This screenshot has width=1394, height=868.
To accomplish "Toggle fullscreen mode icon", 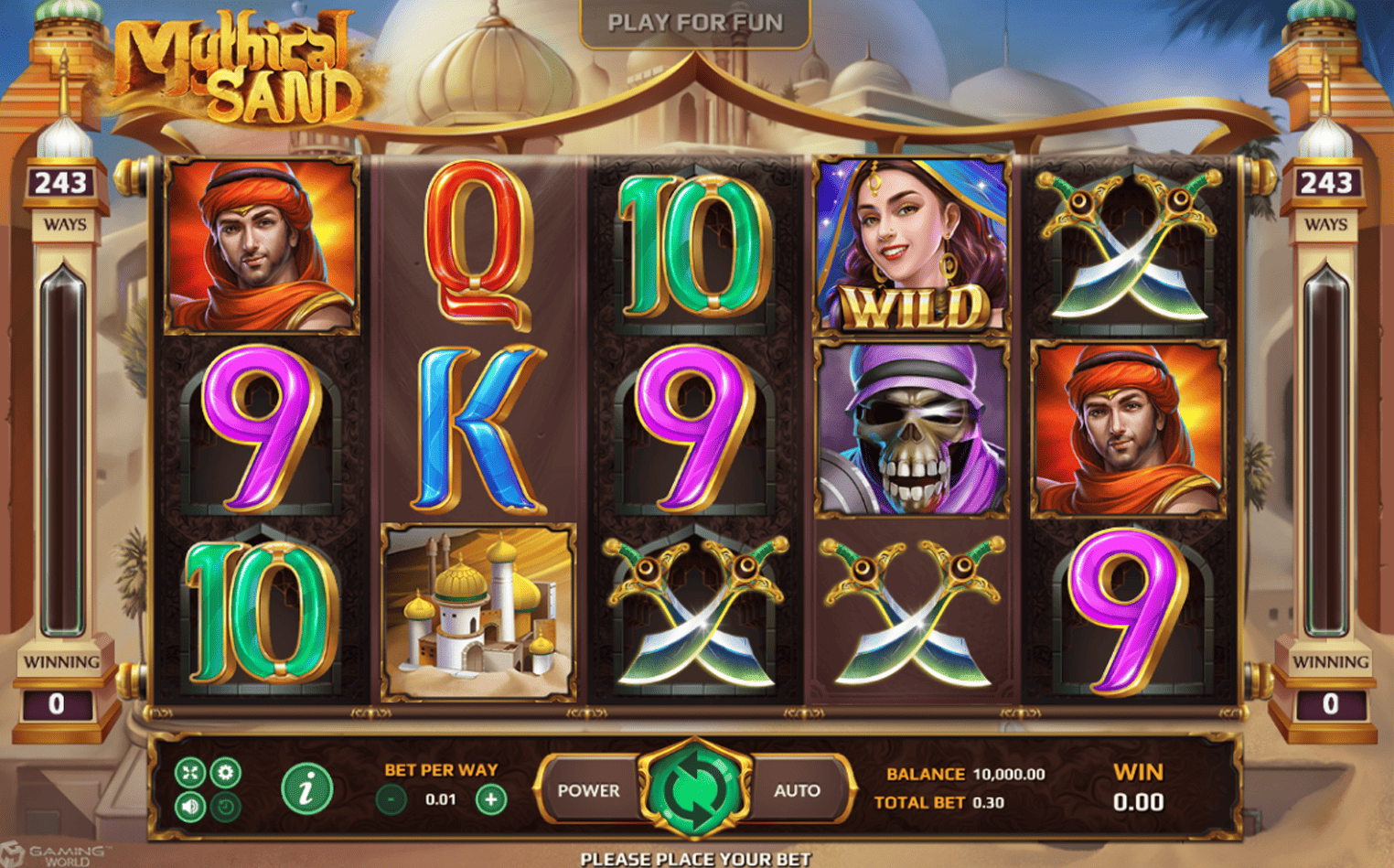I will (190, 773).
